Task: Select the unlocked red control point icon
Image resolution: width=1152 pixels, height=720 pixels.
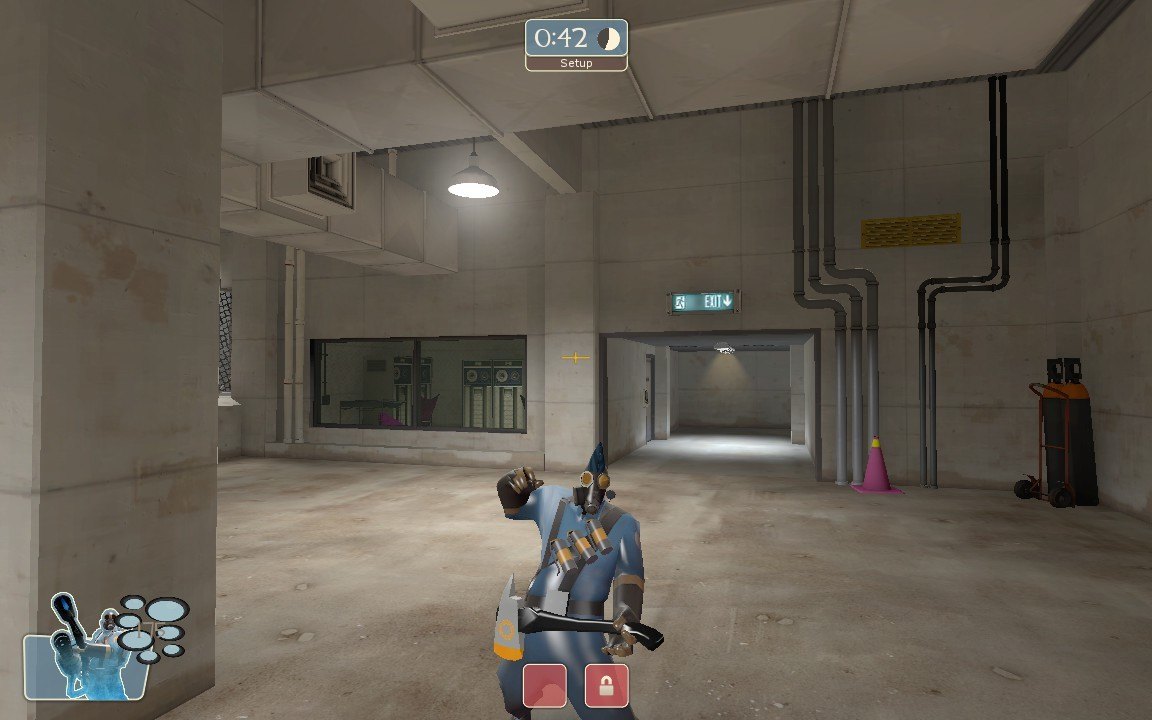Action: [545, 686]
